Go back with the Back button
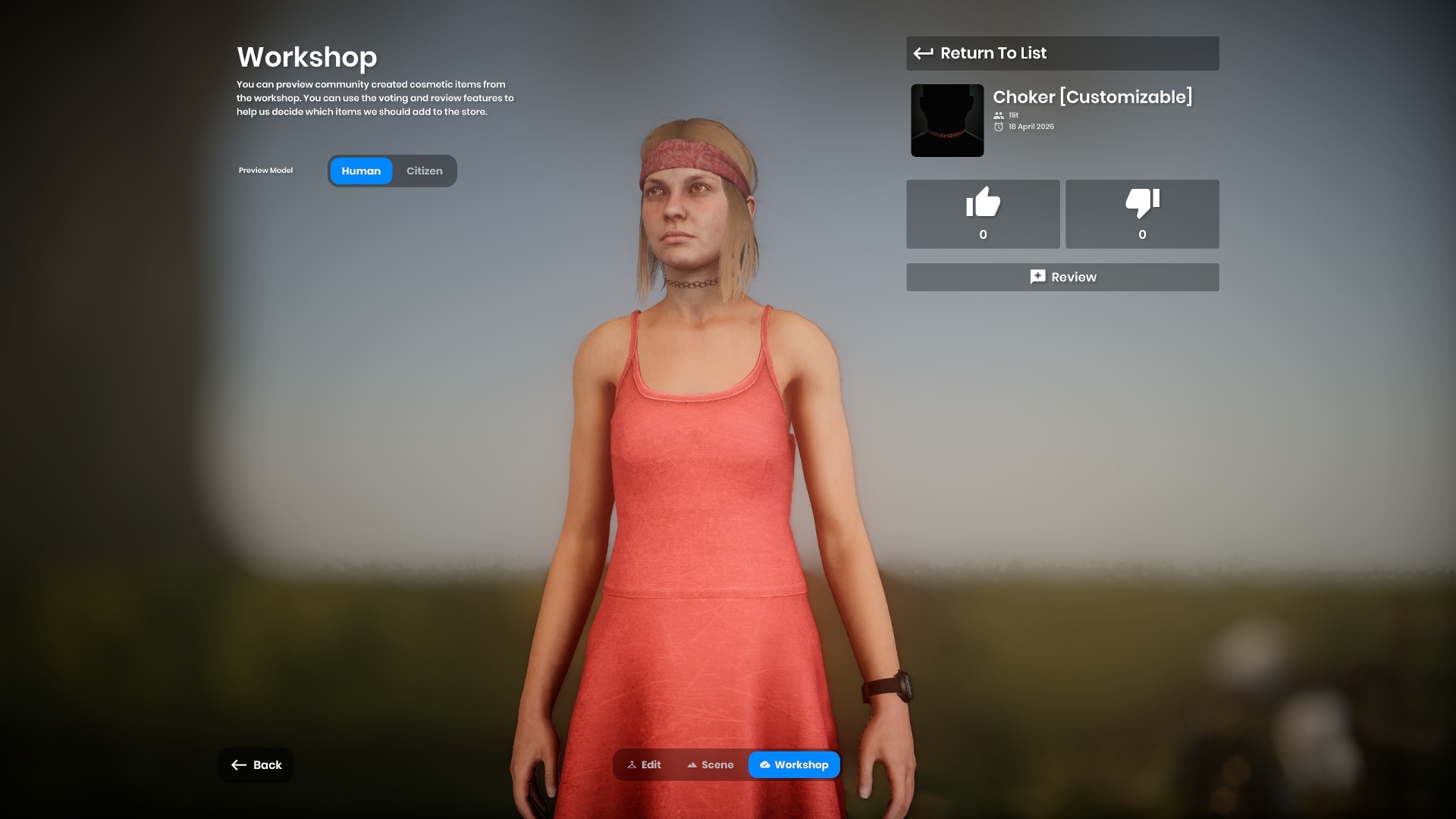The width and height of the screenshot is (1456, 819). point(256,764)
